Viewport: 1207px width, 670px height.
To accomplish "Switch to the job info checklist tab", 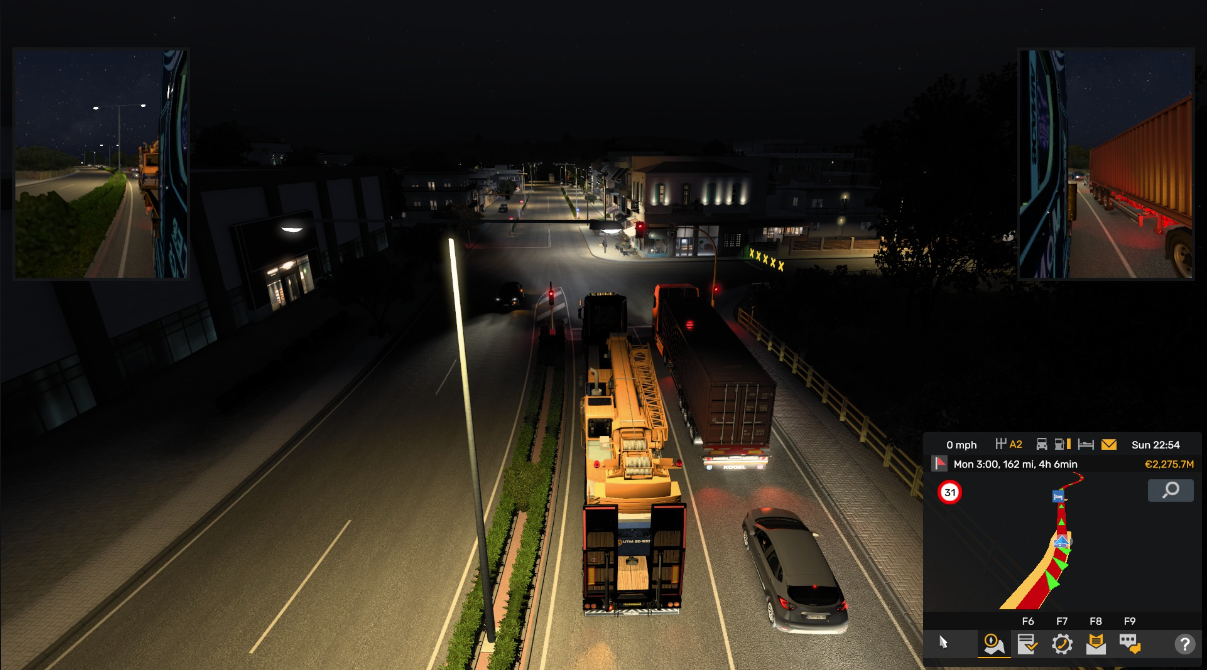I will pos(1027,644).
